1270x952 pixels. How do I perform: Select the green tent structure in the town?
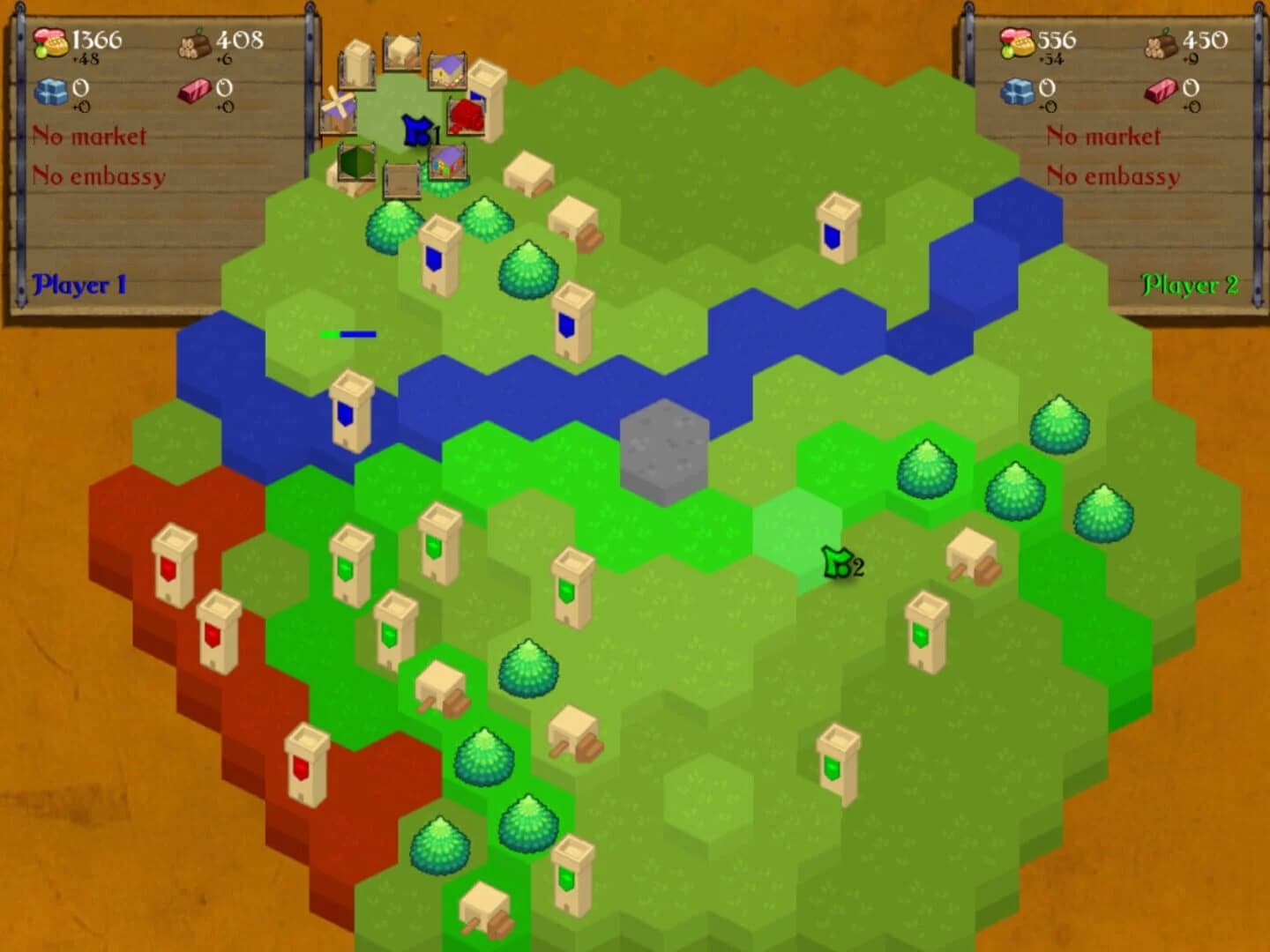[356, 163]
